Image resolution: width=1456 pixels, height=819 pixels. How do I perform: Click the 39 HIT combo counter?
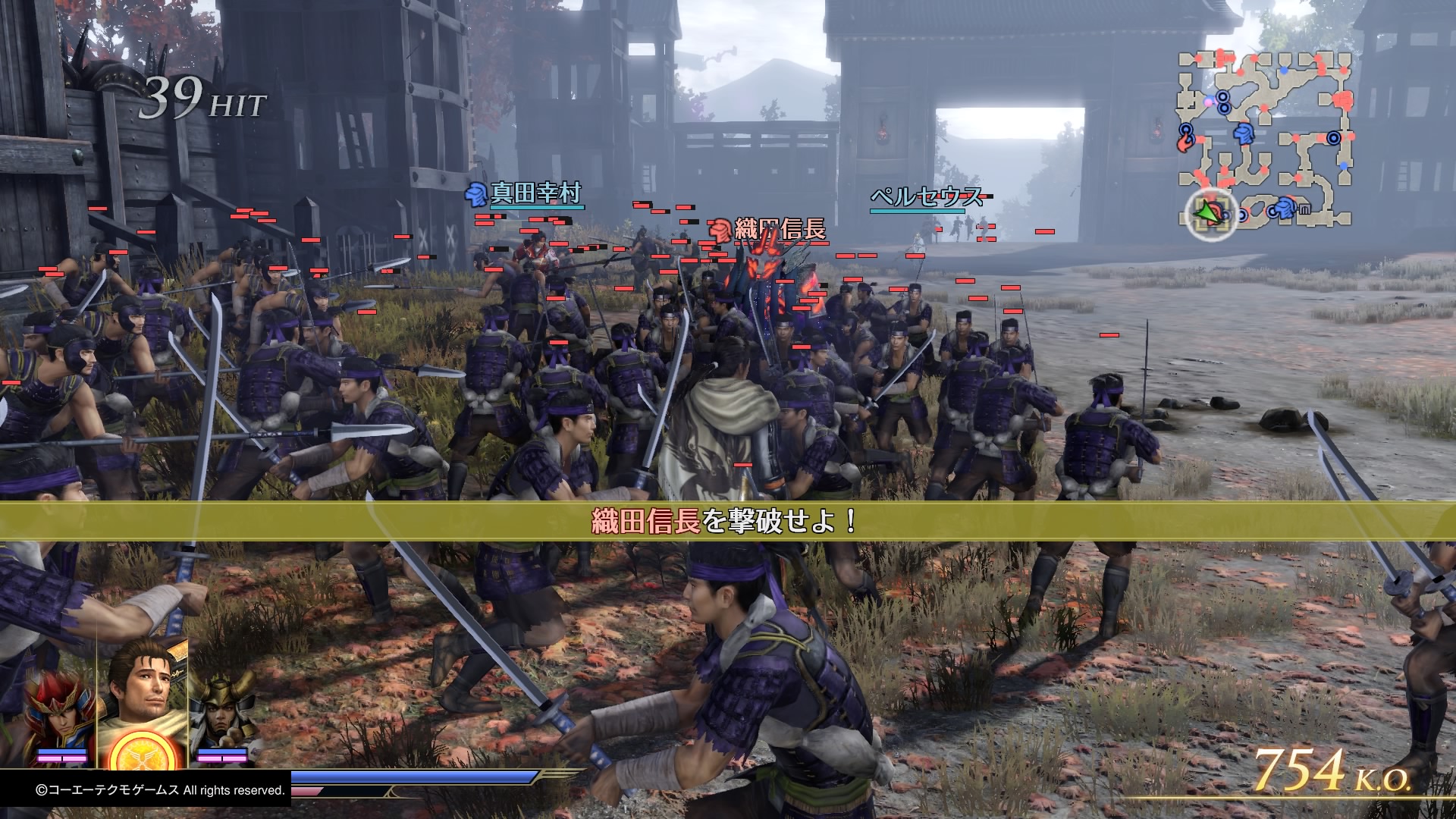[201, 100]
